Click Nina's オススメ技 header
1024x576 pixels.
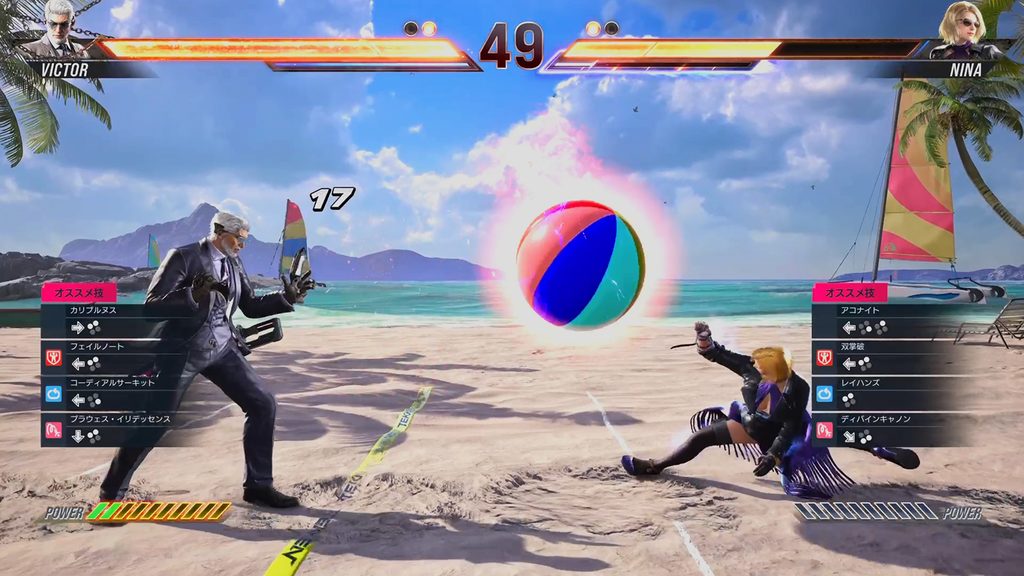[x=849, y=292]
